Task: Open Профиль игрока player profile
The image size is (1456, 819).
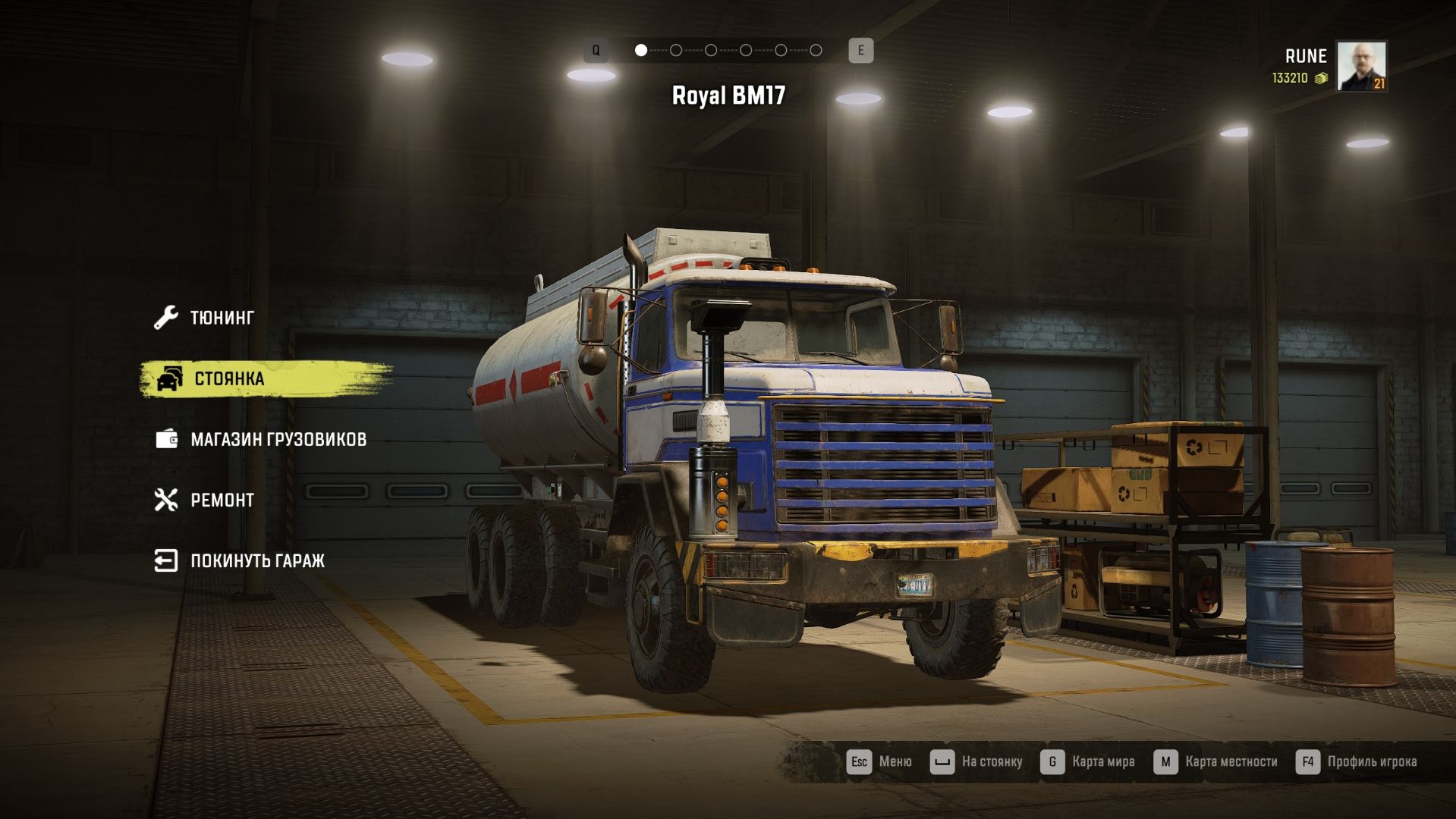Action: click(1357, 761)
